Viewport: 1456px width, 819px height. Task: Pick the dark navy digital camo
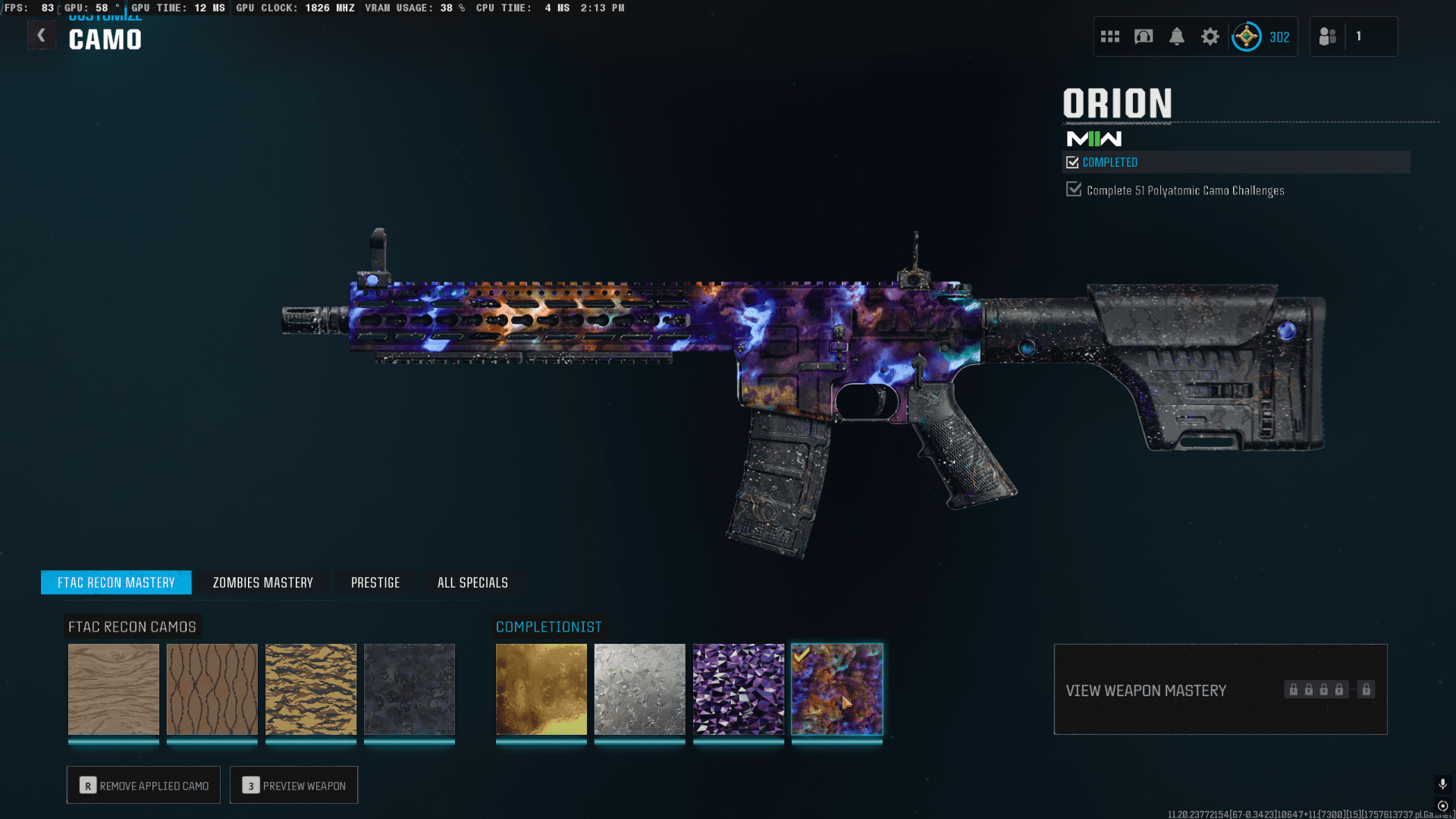409,689
